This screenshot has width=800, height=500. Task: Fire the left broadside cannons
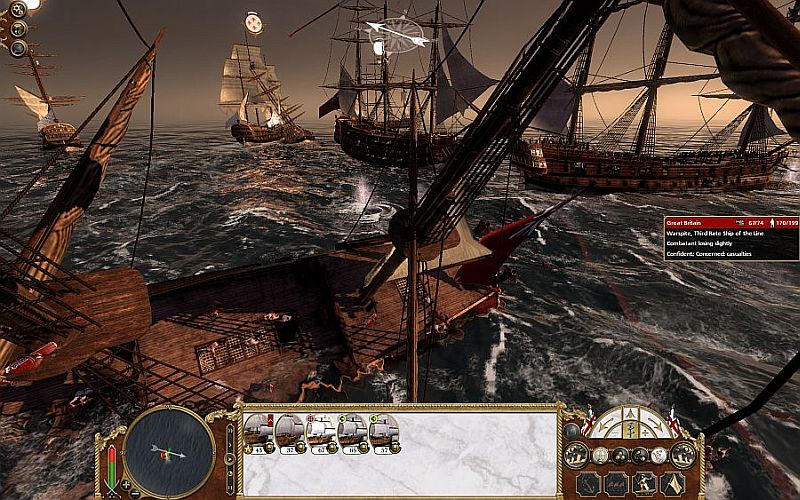point(576,455)
